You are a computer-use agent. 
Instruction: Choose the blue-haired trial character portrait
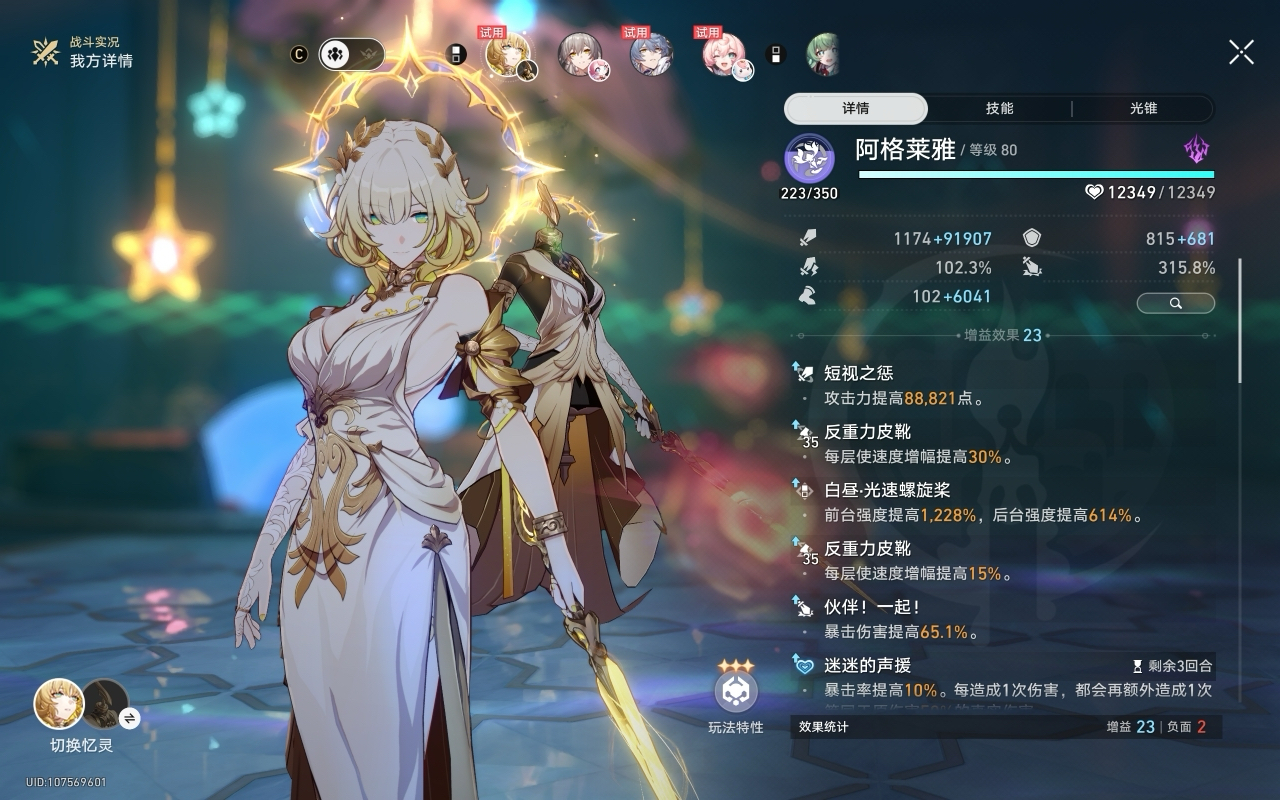coord(651,54)
